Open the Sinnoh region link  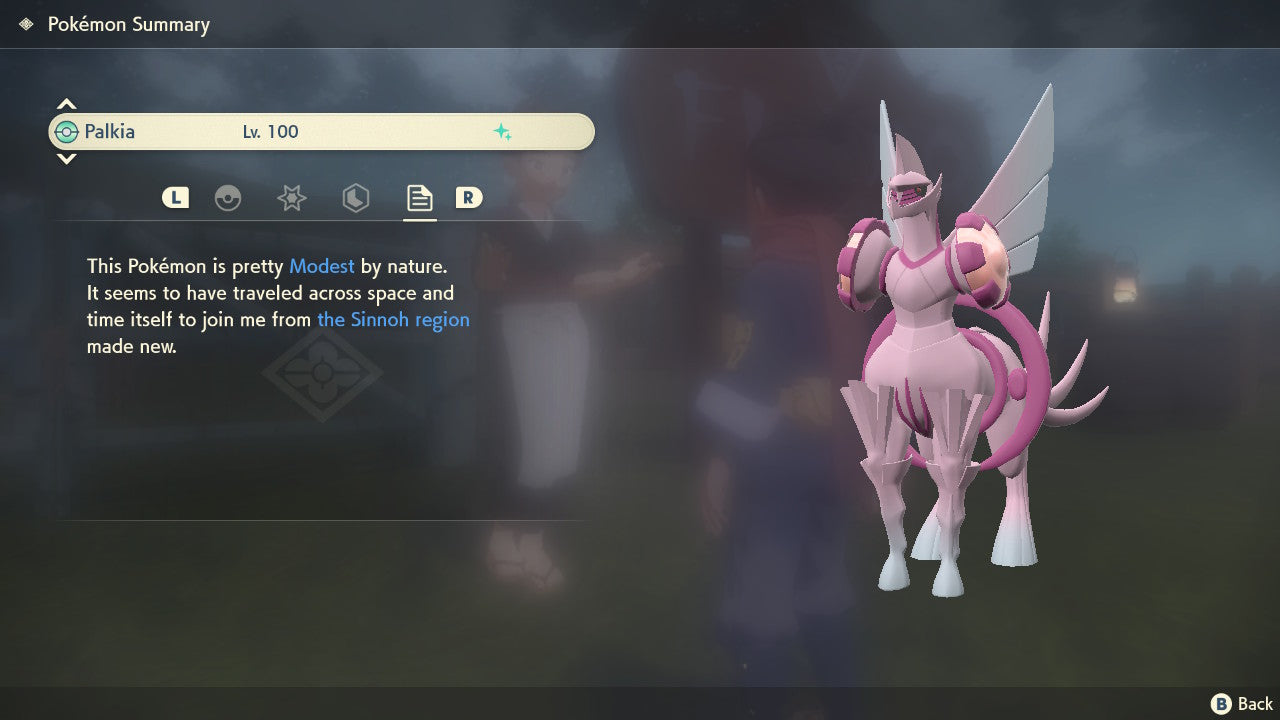[393, 319]
